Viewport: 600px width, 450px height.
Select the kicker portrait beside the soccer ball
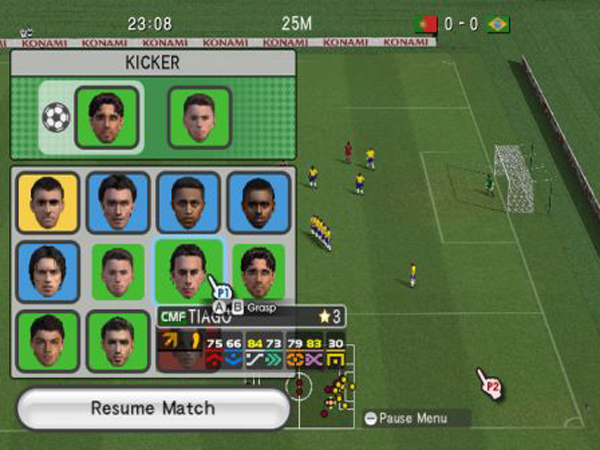tap(106, 118)
